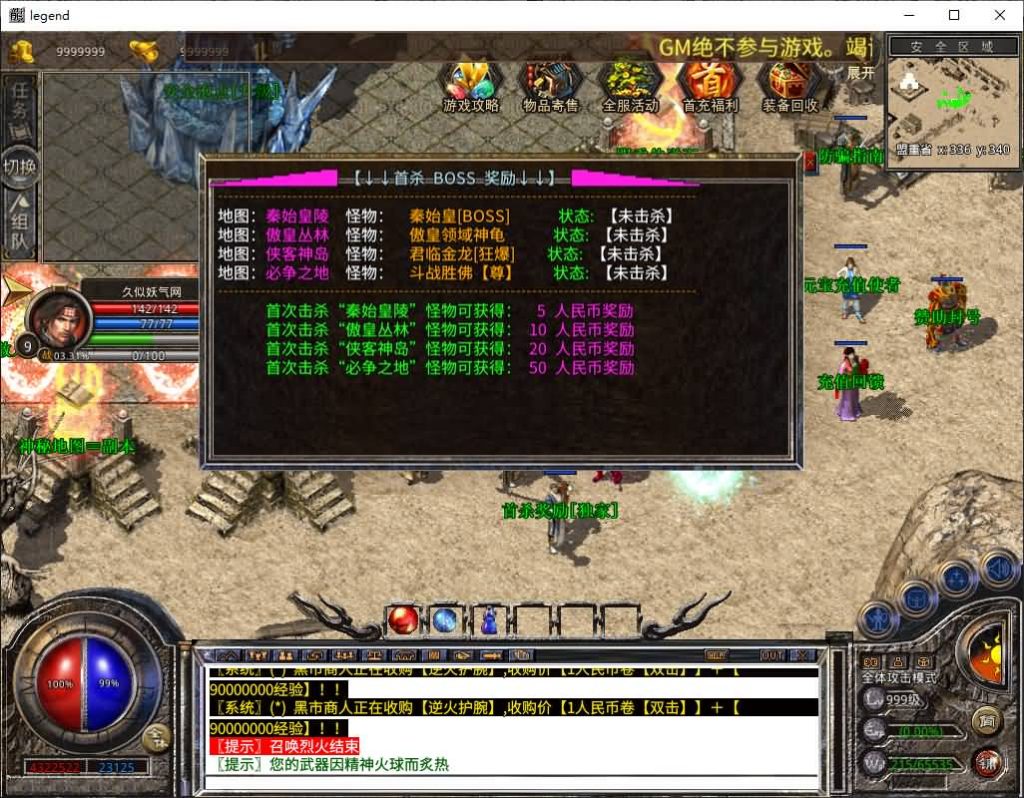Open the character figure round button

[x=878, y=620]
